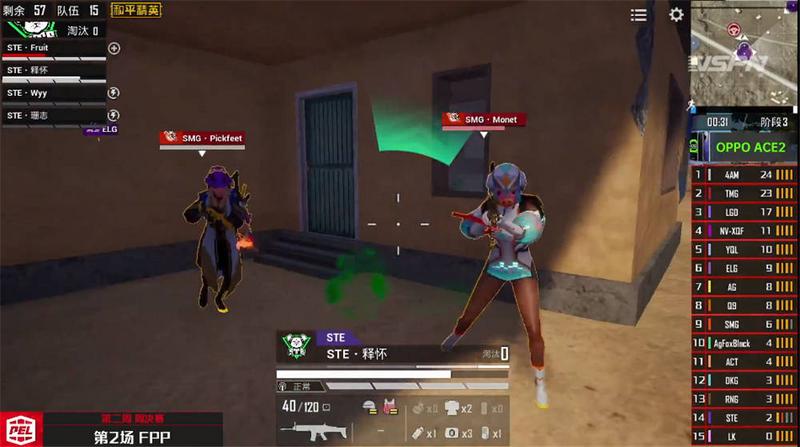Select the helmet equipment icon
This screenshot has width=800, height=447.
(x=369, y=406)
